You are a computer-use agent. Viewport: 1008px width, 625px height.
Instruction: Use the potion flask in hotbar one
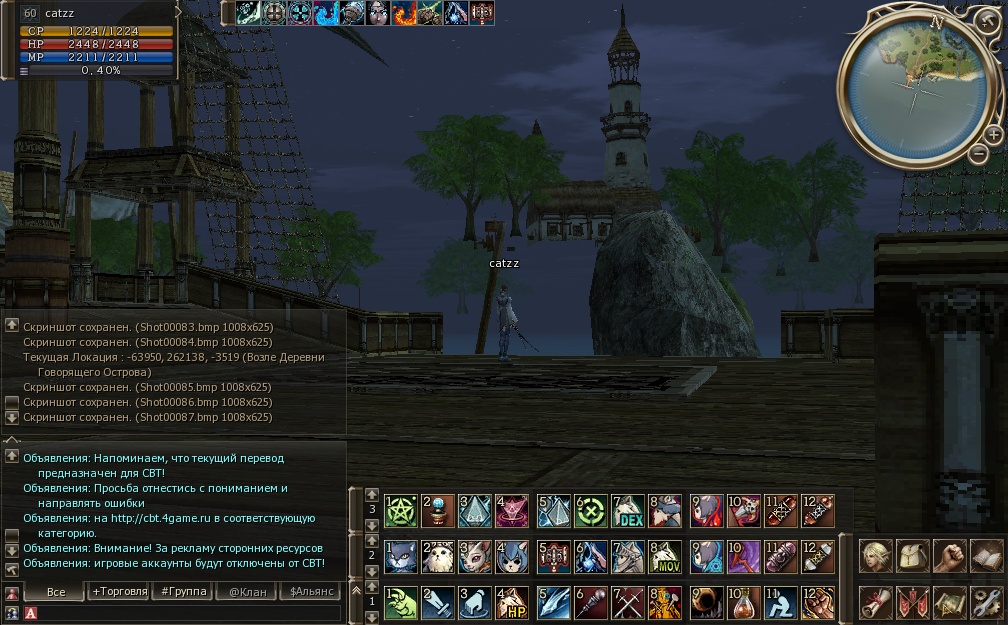click(742, 602)
